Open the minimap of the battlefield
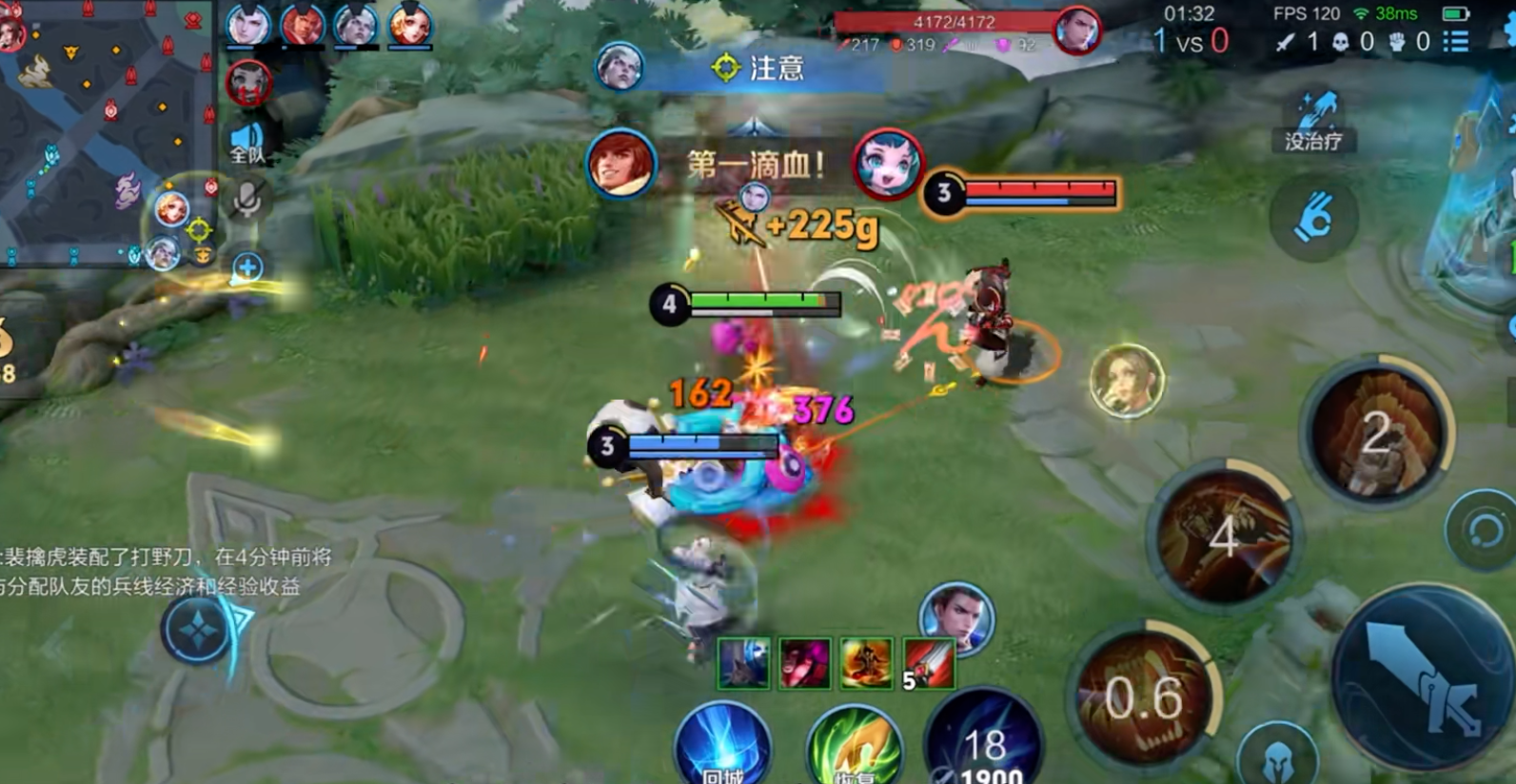The height and width of the screenshot is (784, 1516). pos(105,133)
